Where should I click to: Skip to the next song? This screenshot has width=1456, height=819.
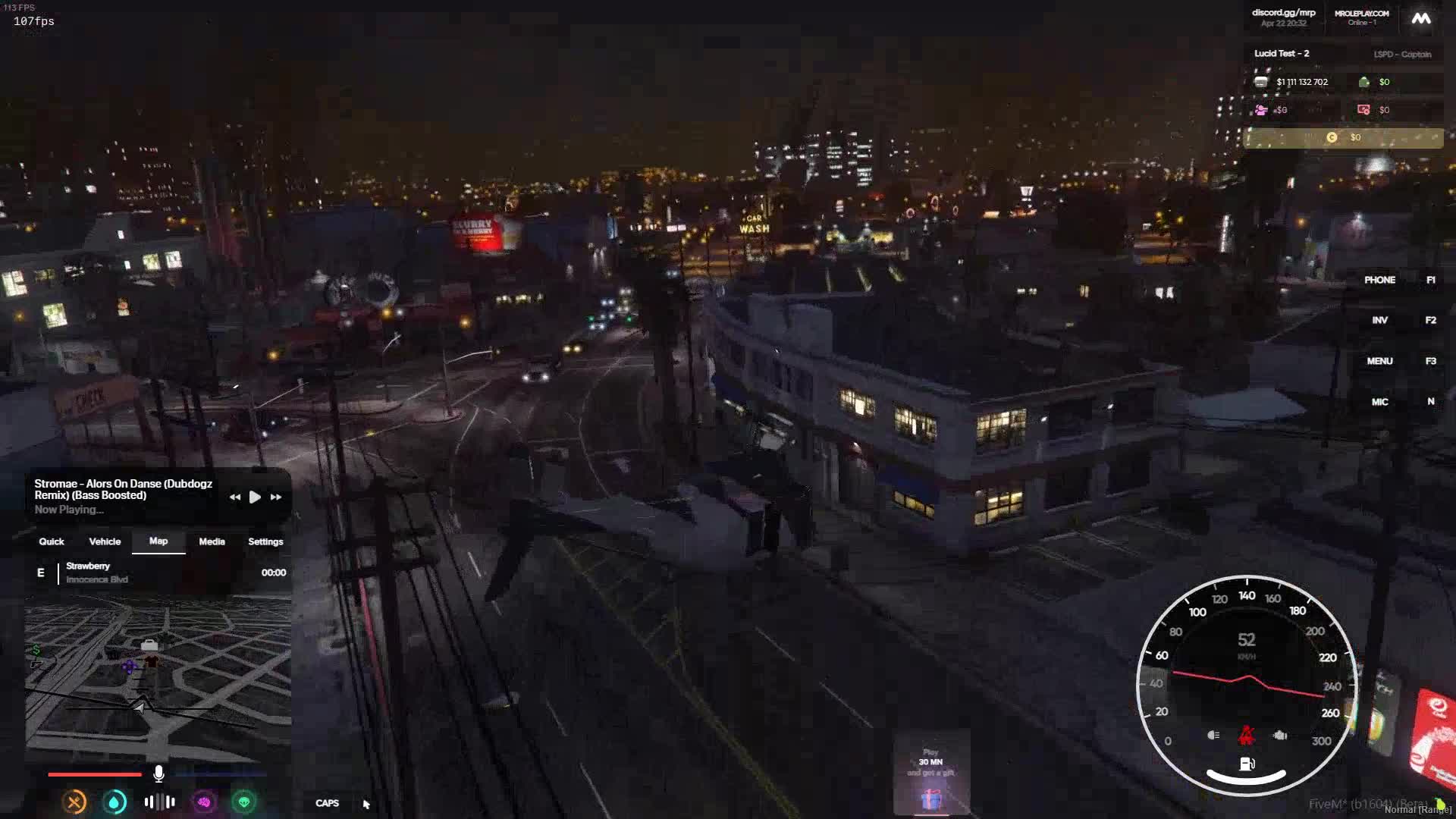pyautogui.click(x=276, y=497)
